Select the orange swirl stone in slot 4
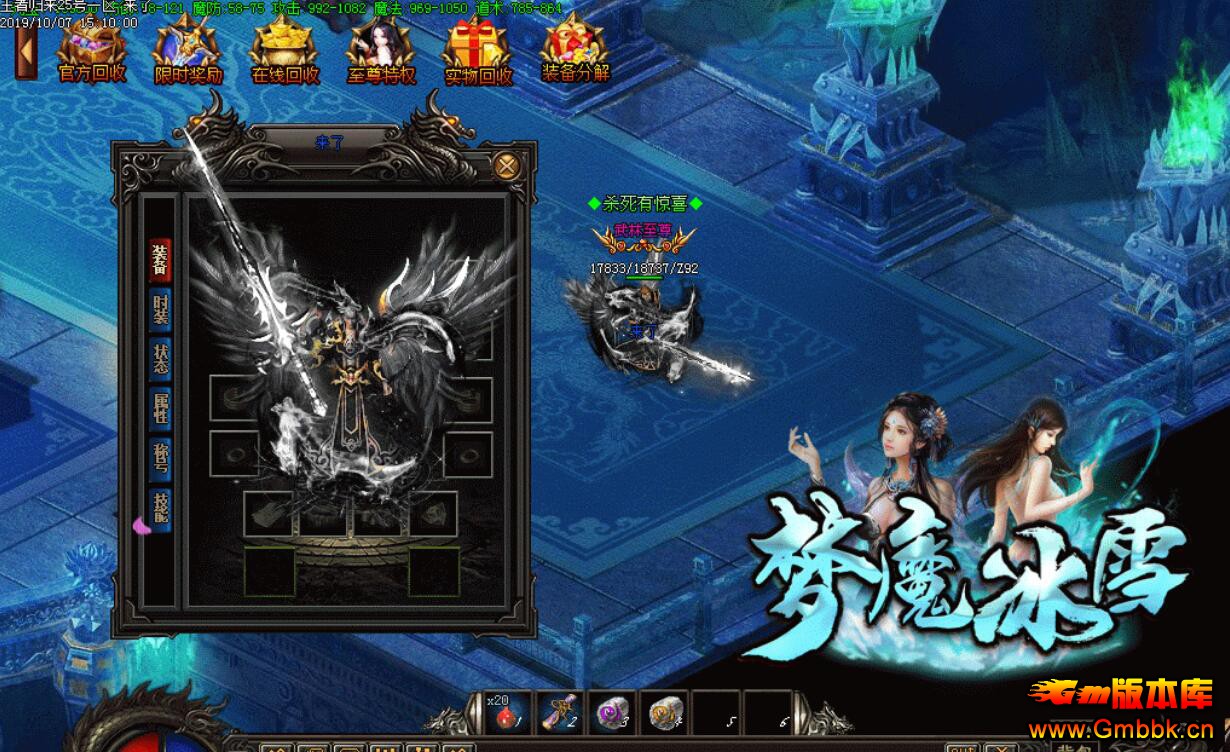The width and height of the screenshot is (1230, 752). click(x=664, y=712)
